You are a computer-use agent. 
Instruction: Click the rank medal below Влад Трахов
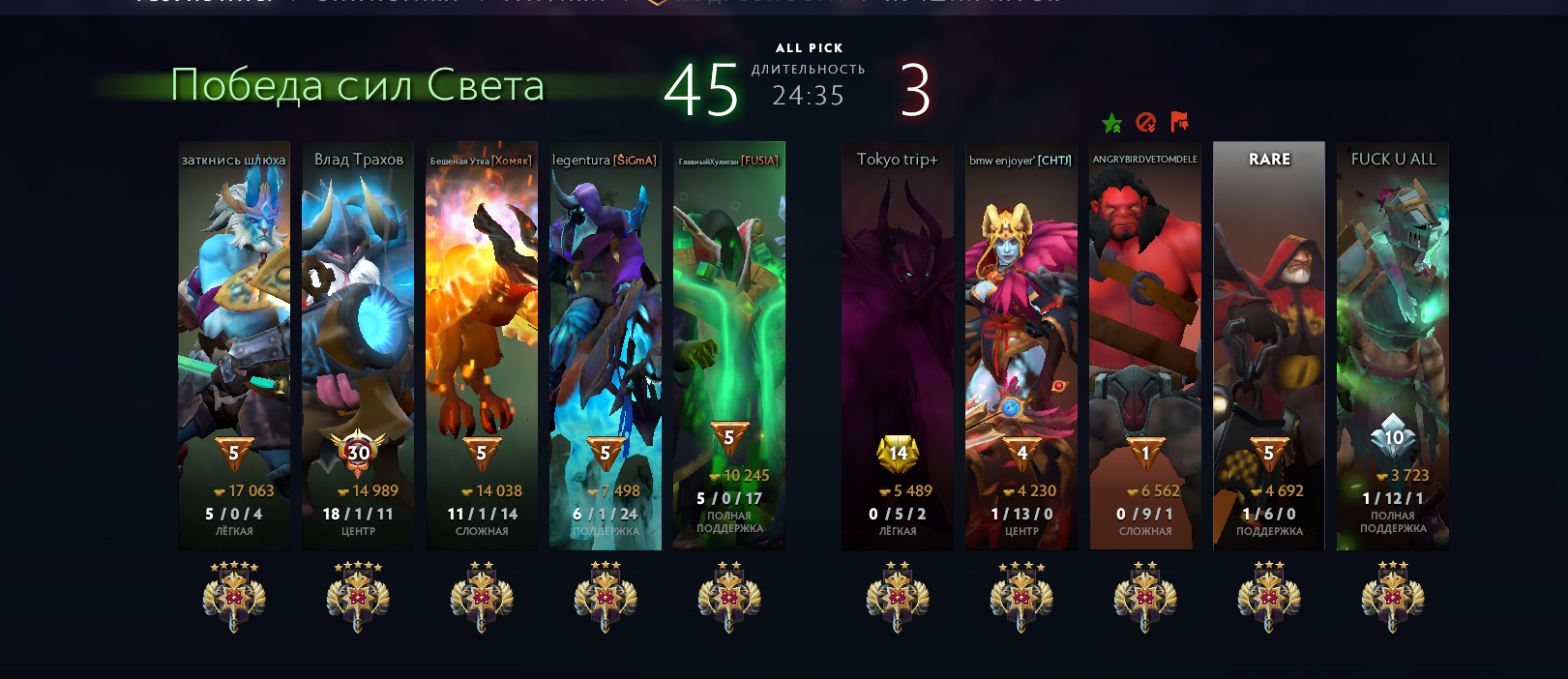tap(358, 597)
